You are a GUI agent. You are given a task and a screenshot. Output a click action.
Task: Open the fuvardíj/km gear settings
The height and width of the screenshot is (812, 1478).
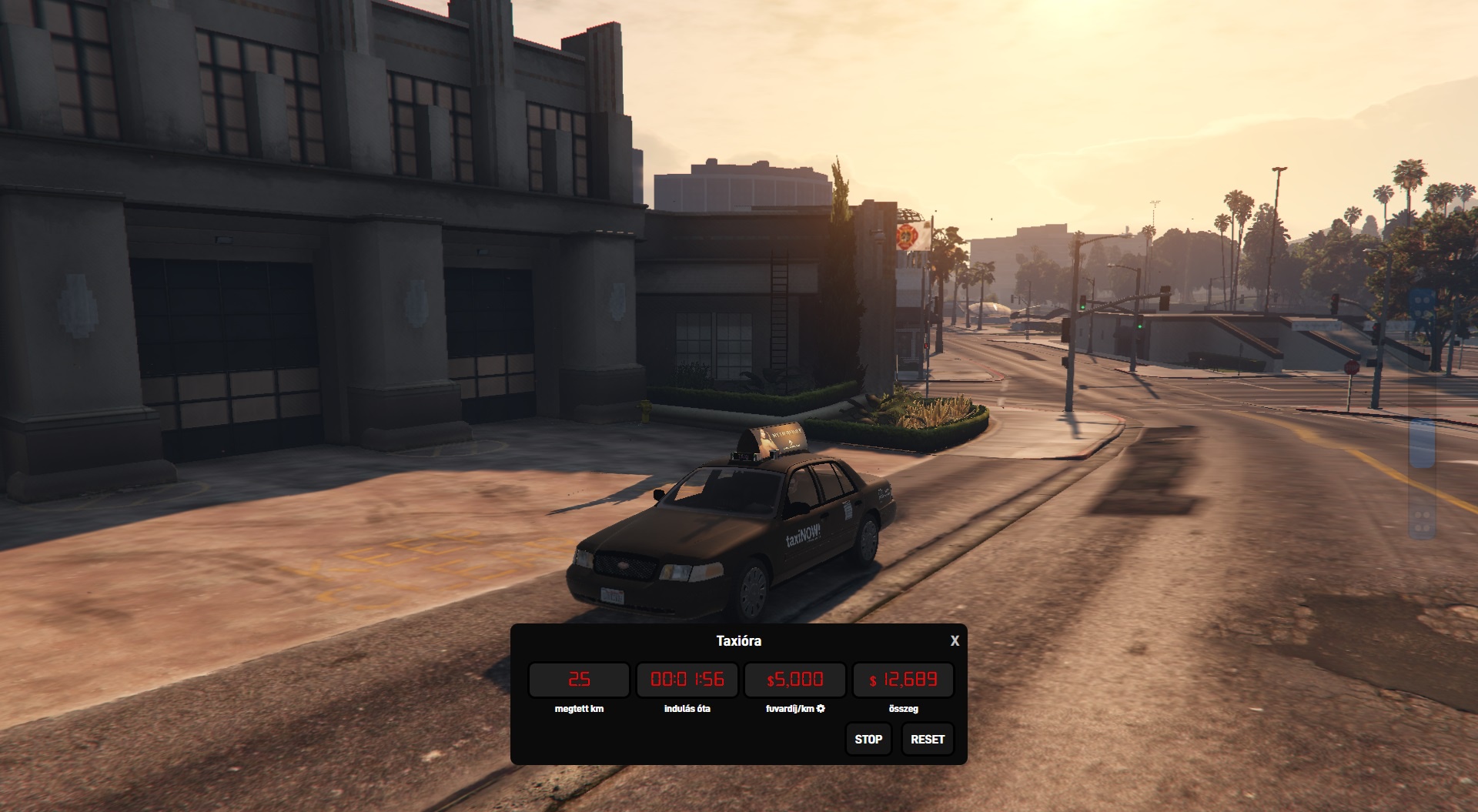(x=821, y=708)
